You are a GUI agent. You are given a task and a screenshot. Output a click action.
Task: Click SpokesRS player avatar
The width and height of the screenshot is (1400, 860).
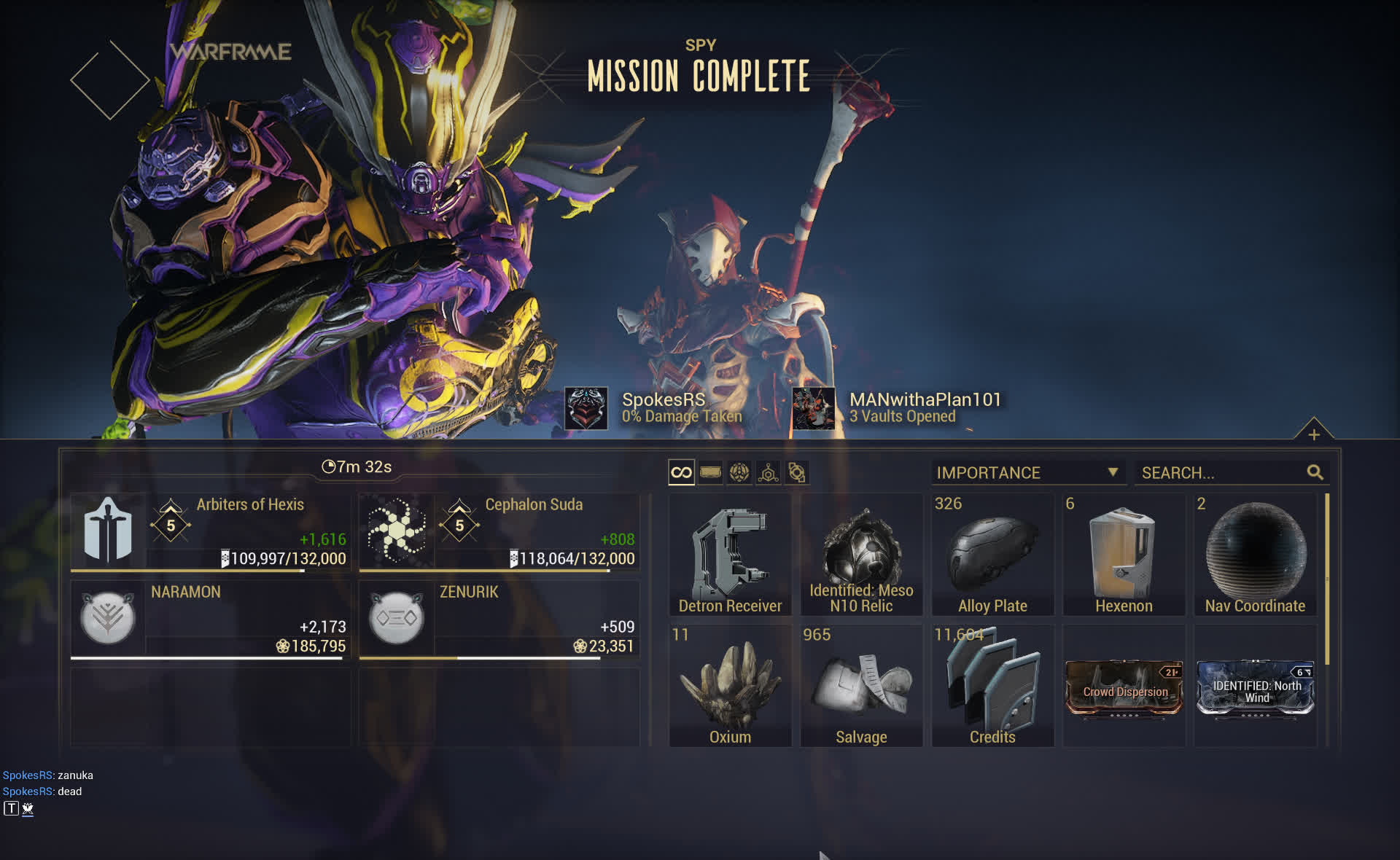pyautogui.click(x=586, y=408)
